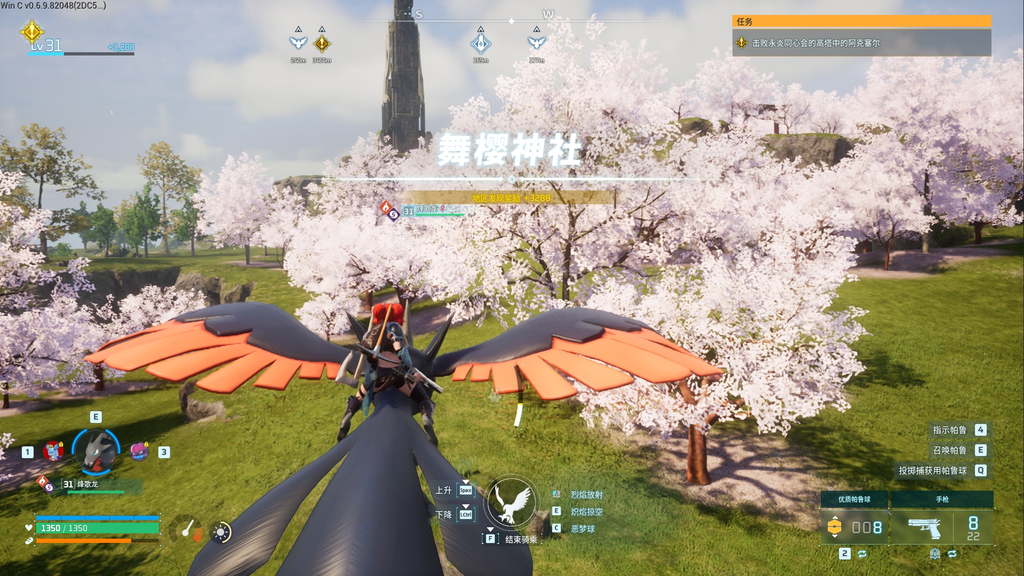Click the active dark dragon Pal portrait
Viewport: 1024px width, 576px height.
coord(96,451)
